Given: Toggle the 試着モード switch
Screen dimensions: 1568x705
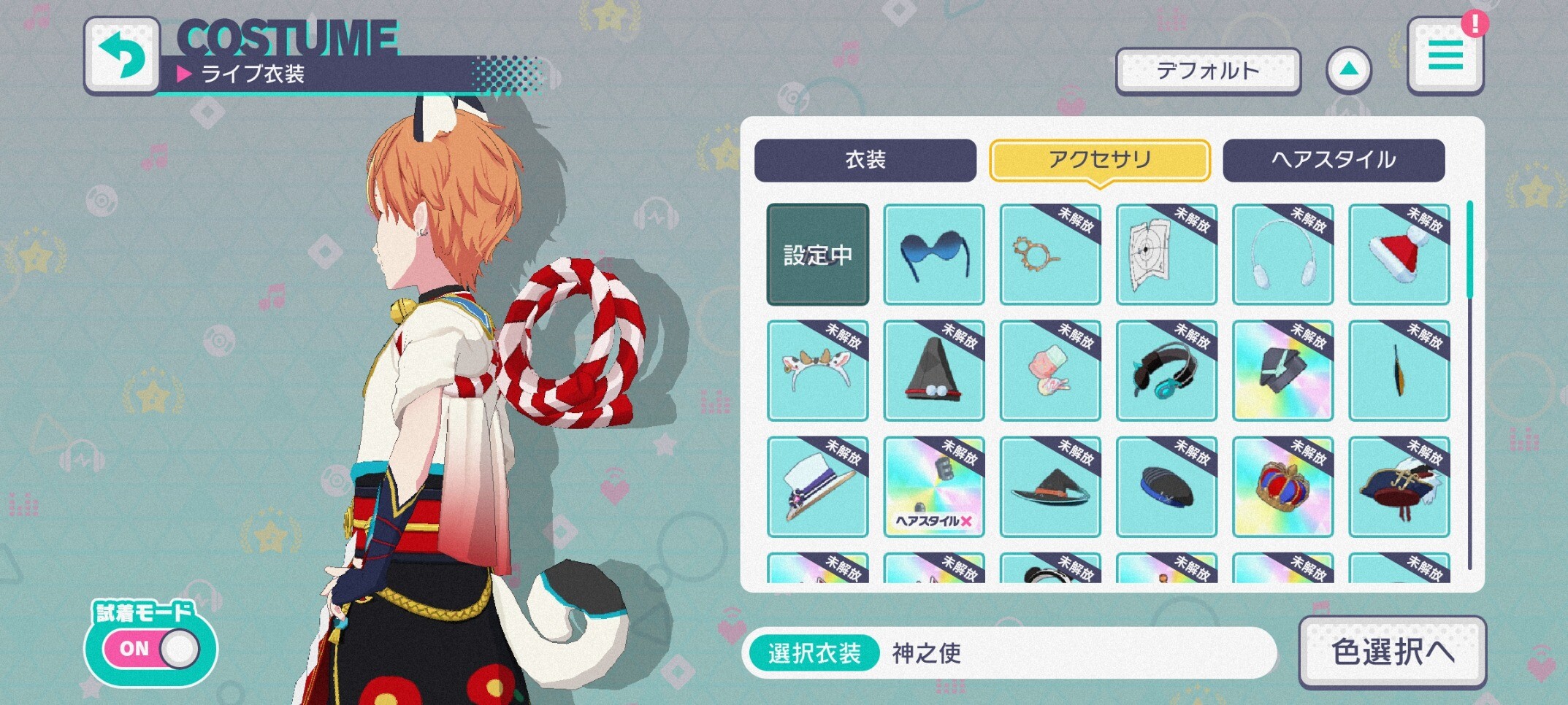Looking at the screenshot, I should [151, 649].
